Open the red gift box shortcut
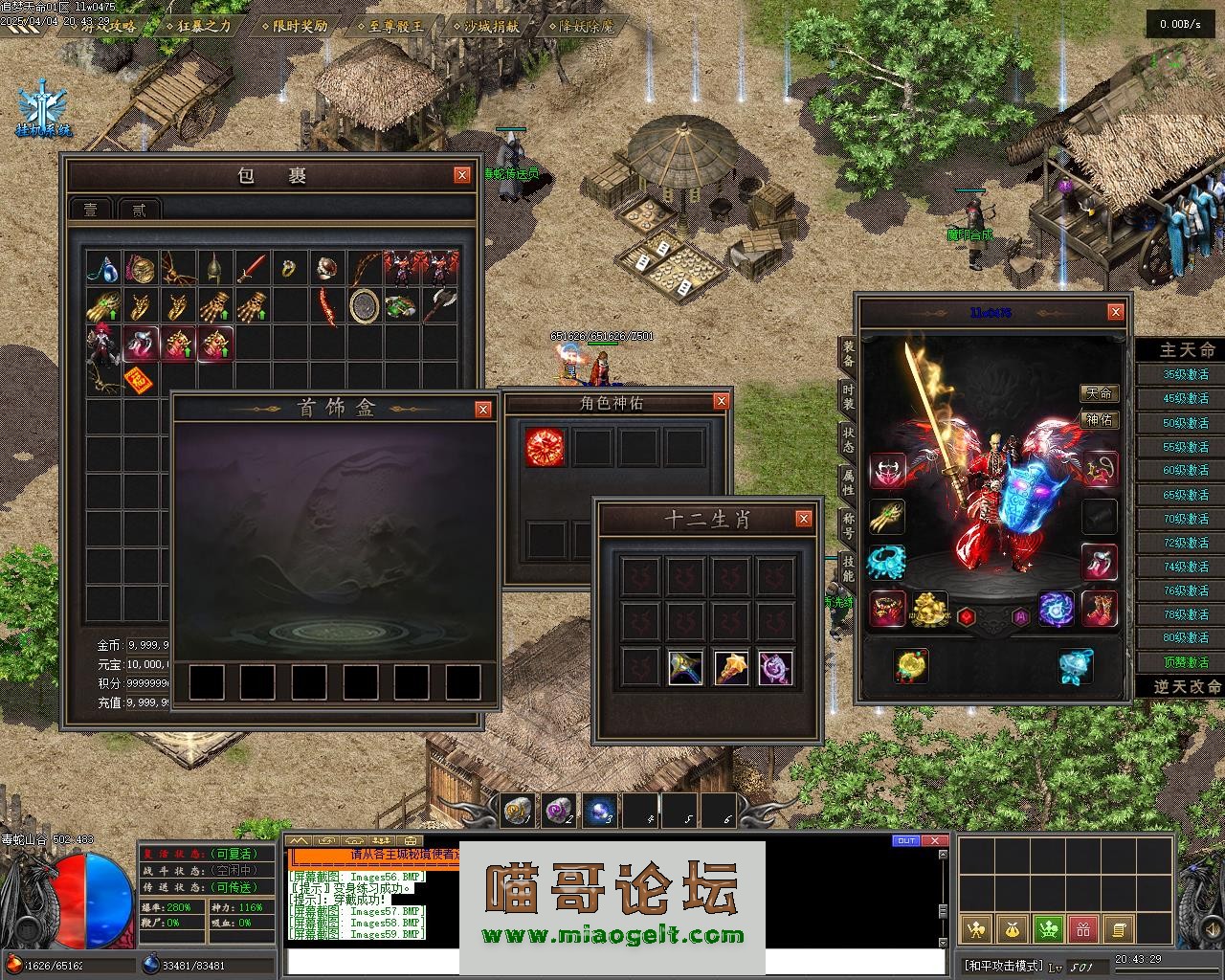 coord(1083,928)
